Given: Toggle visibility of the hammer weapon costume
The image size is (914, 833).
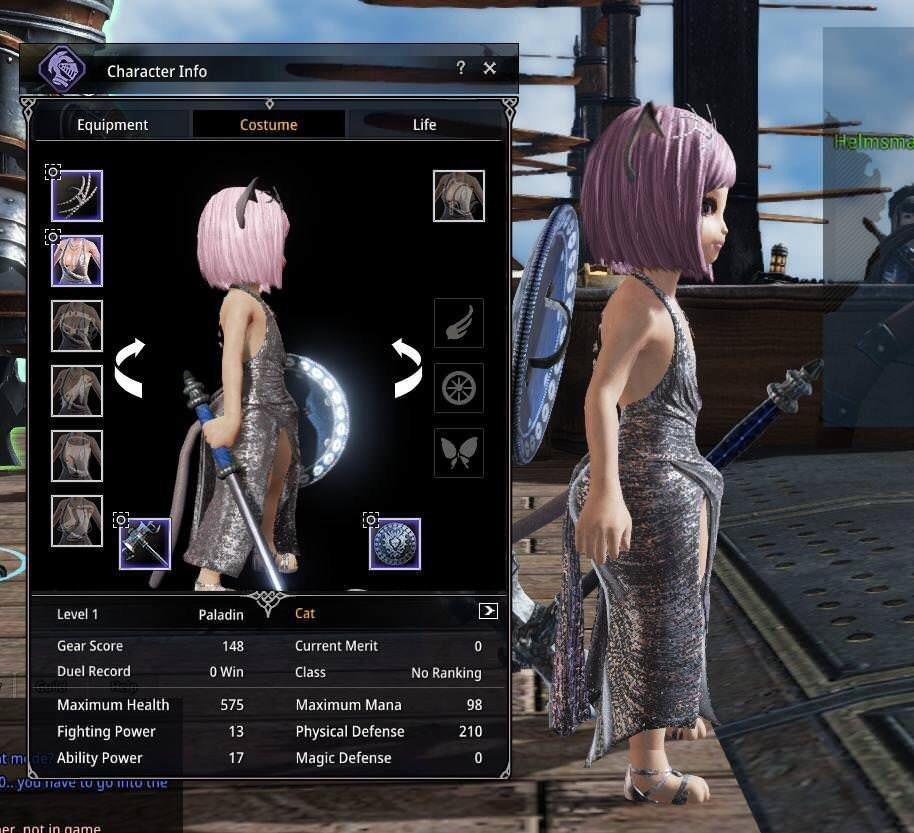Looking at the screenshot, I should 121,520.
